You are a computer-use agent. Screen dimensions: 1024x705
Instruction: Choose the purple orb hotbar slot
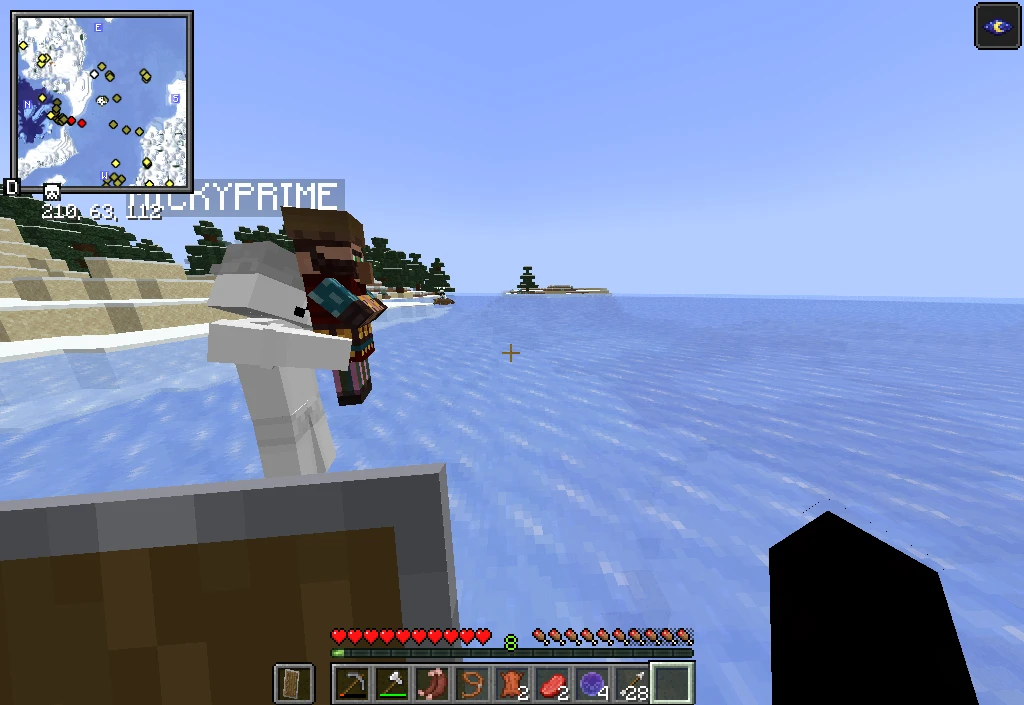(591, 684)
